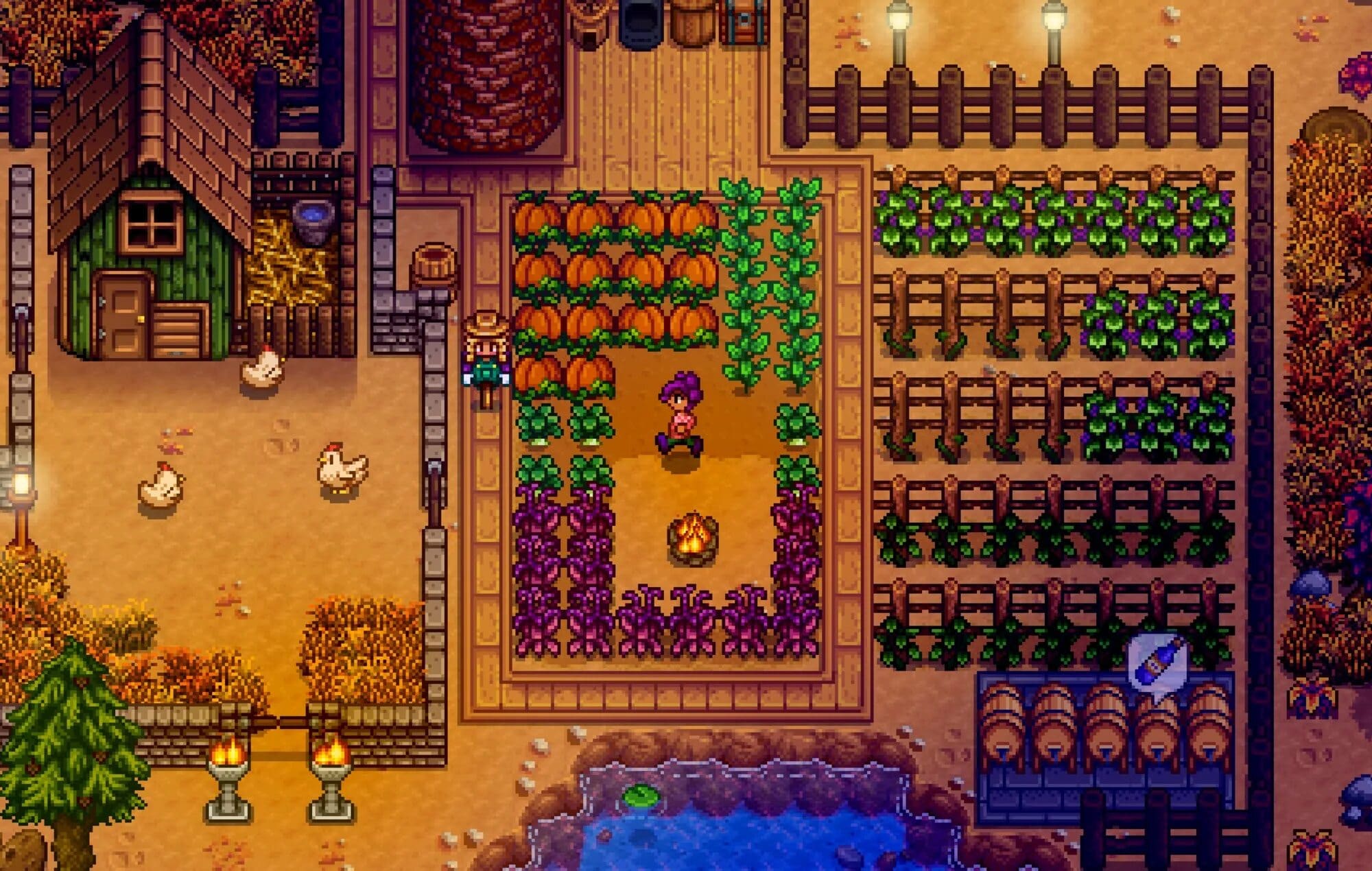Click the wine-ready bubble above the keg
Image resolution: width=1372 pixels, height=871 pixels.
(x=1157, y=663)
